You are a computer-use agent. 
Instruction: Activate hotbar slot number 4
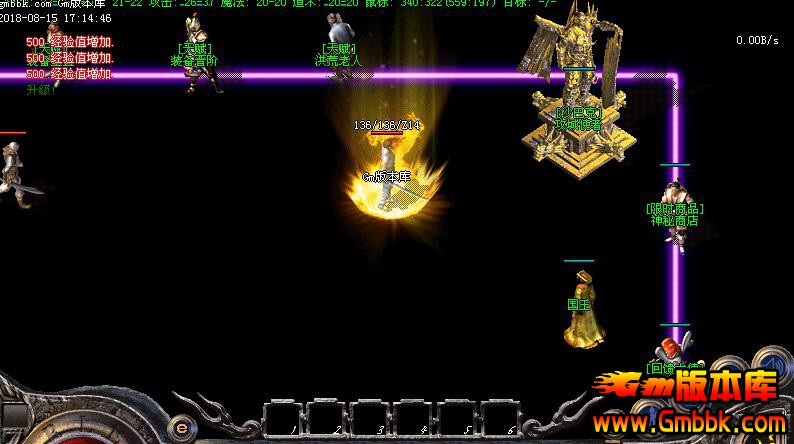(414, 420)
